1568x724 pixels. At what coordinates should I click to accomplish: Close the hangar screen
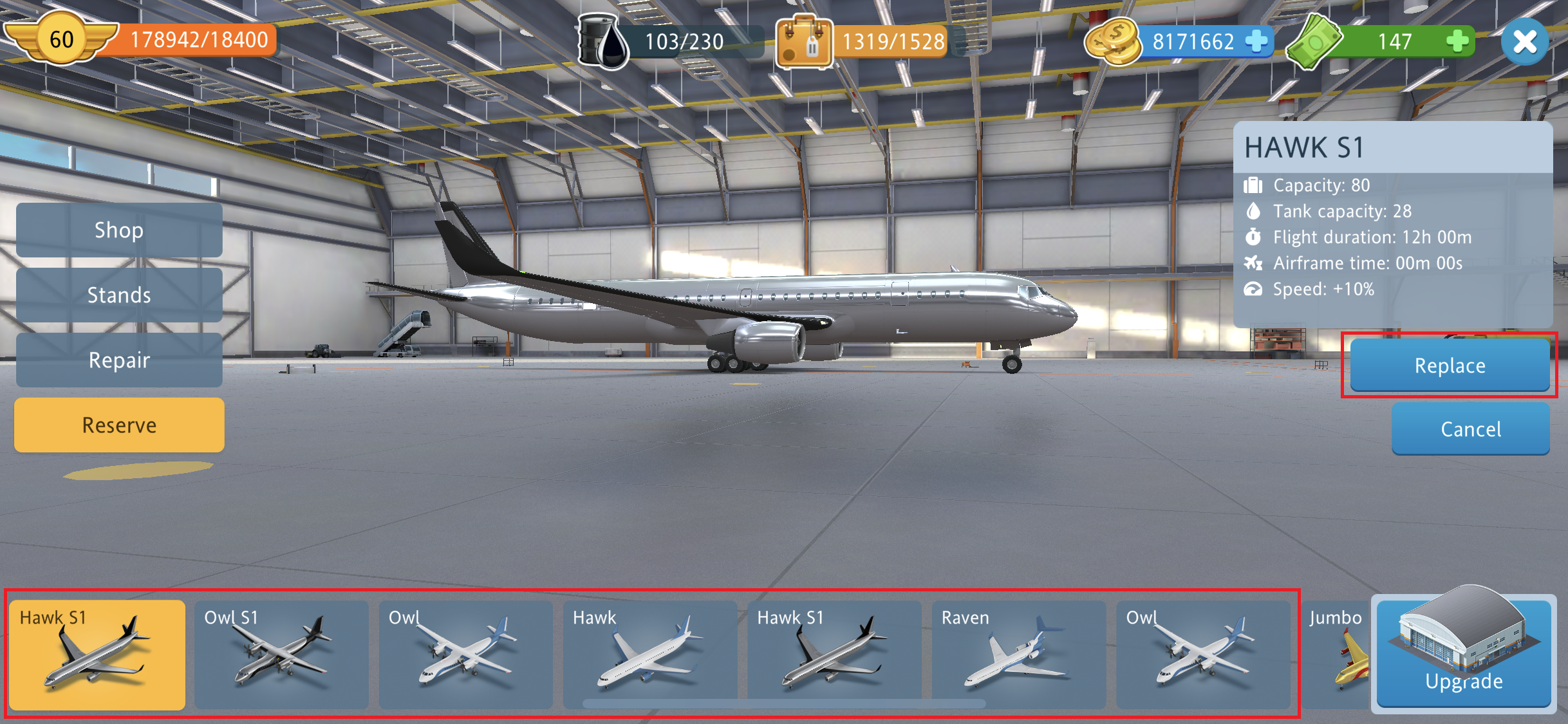(x=1524, y=42)
